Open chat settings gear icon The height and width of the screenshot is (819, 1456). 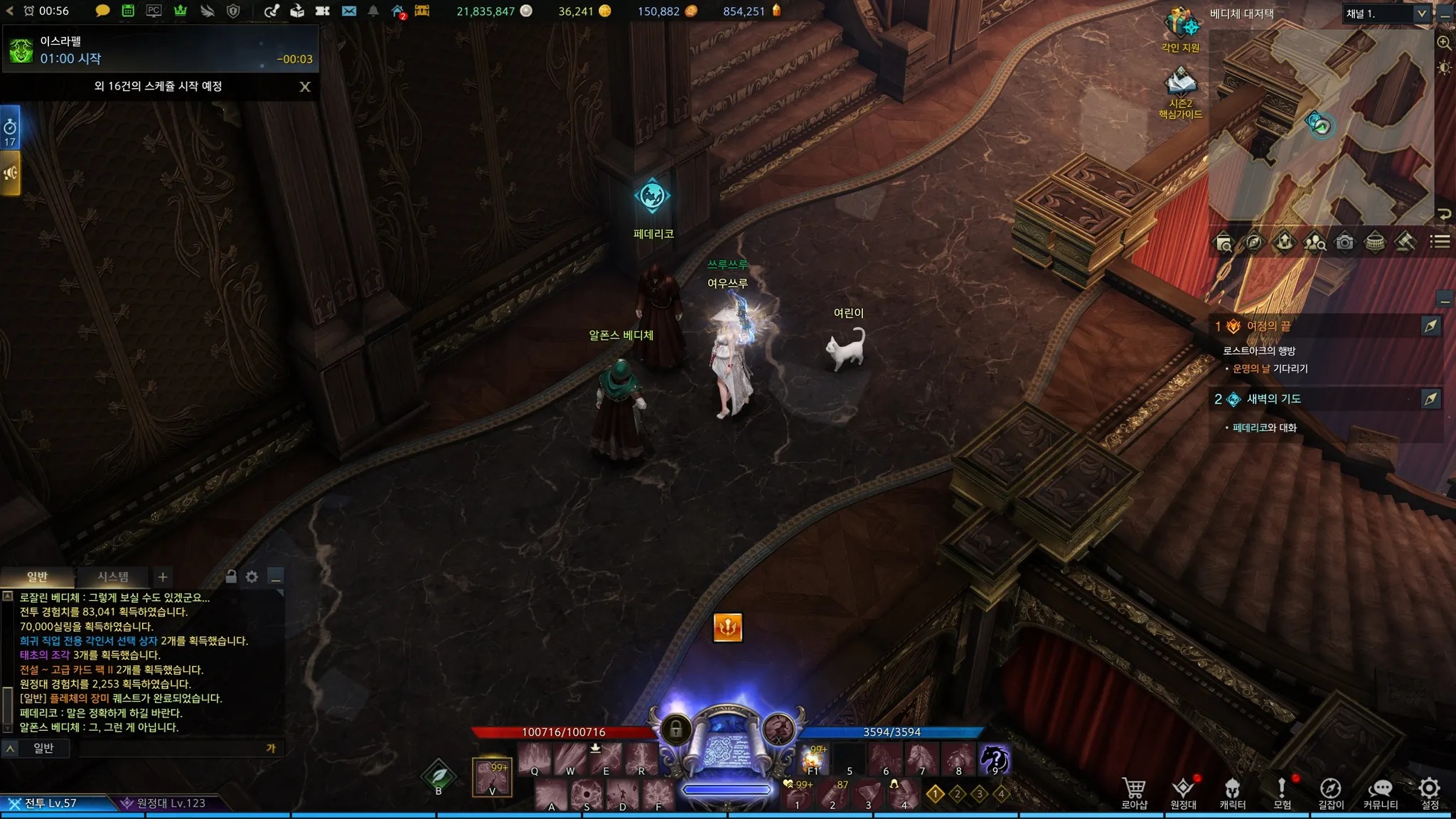coord(252,577)
